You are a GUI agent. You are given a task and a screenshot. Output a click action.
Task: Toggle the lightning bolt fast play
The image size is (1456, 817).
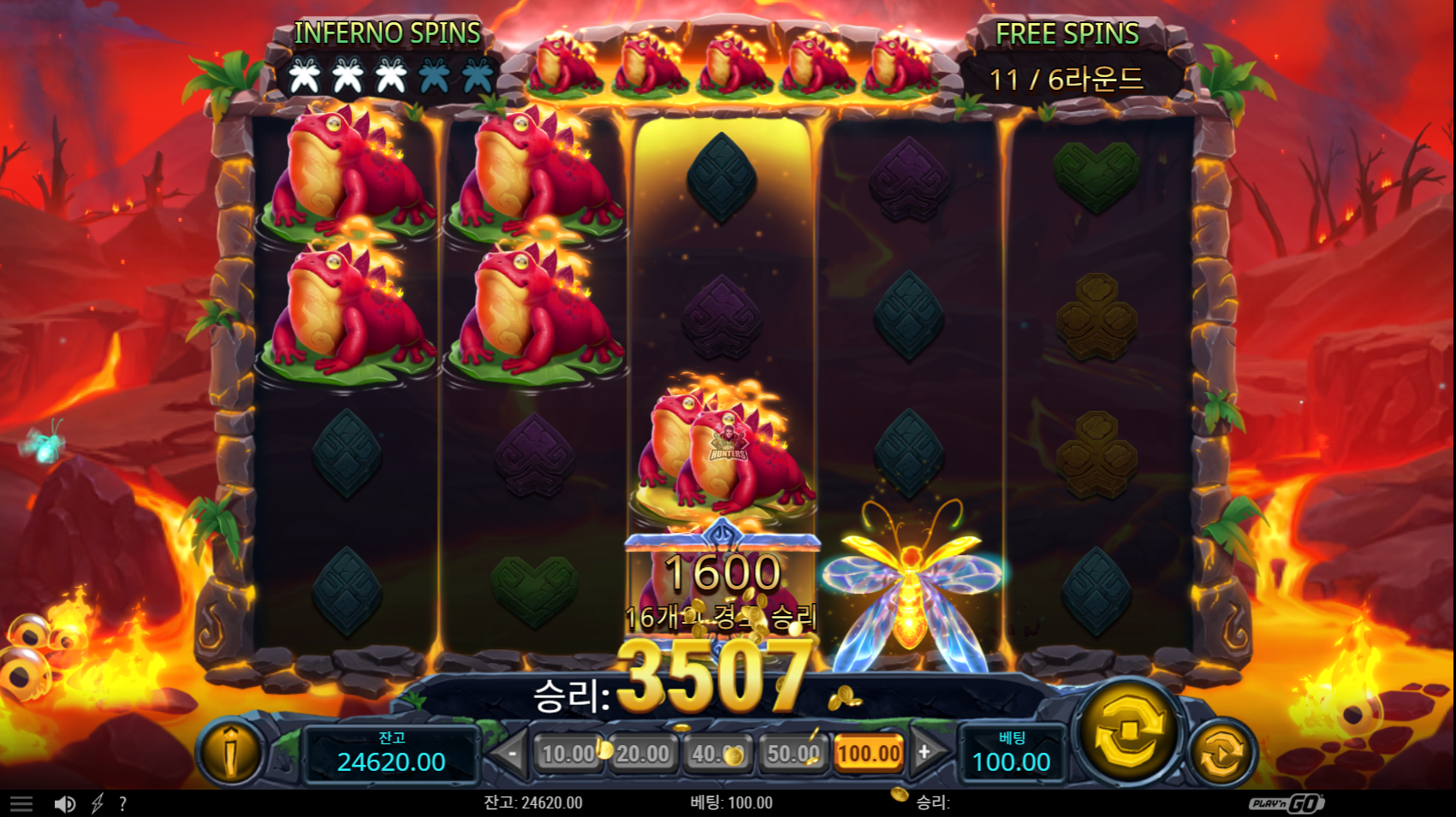(x=98, y=803)
